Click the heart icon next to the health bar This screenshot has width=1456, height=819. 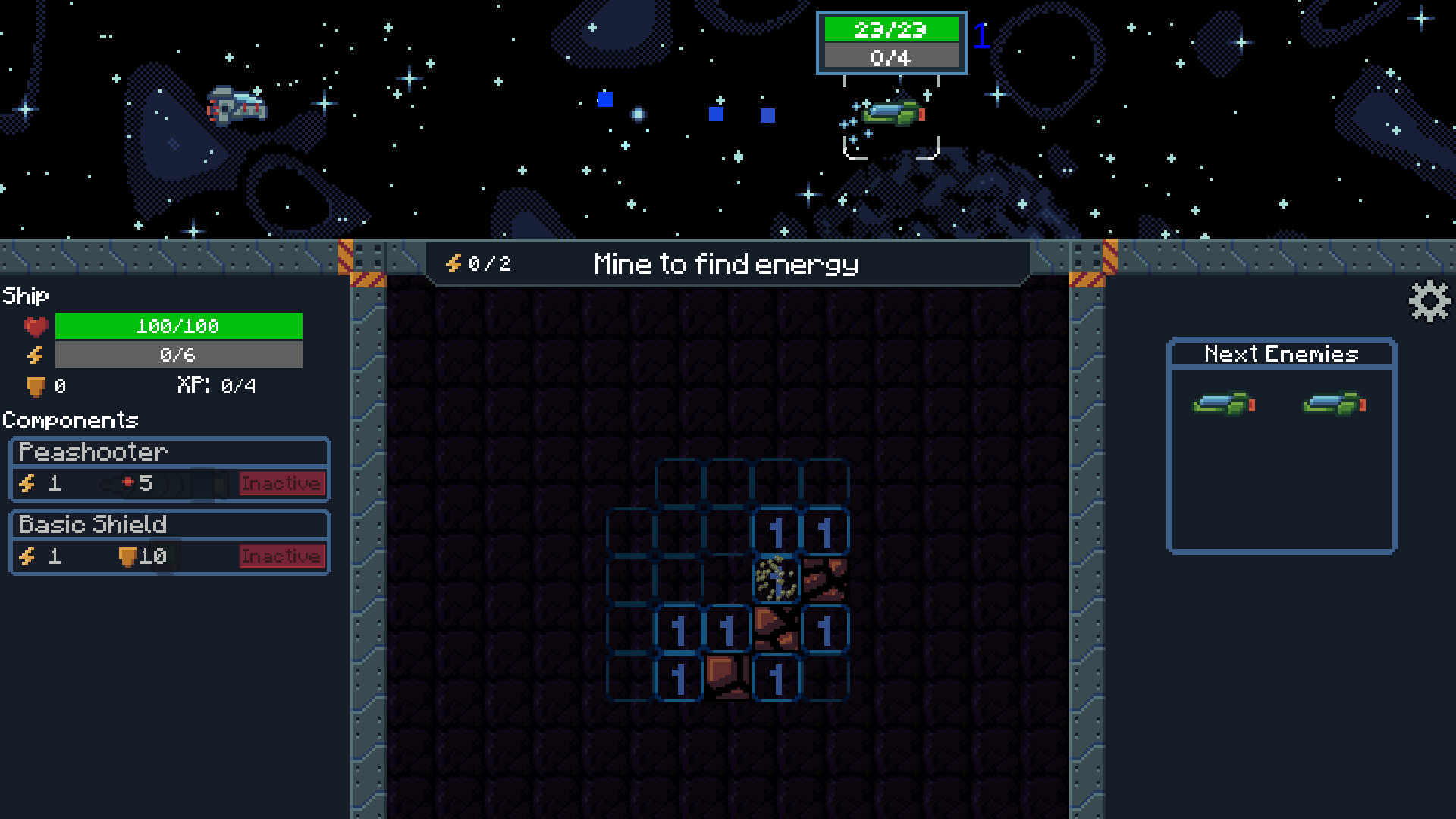(x=35, y=326)
